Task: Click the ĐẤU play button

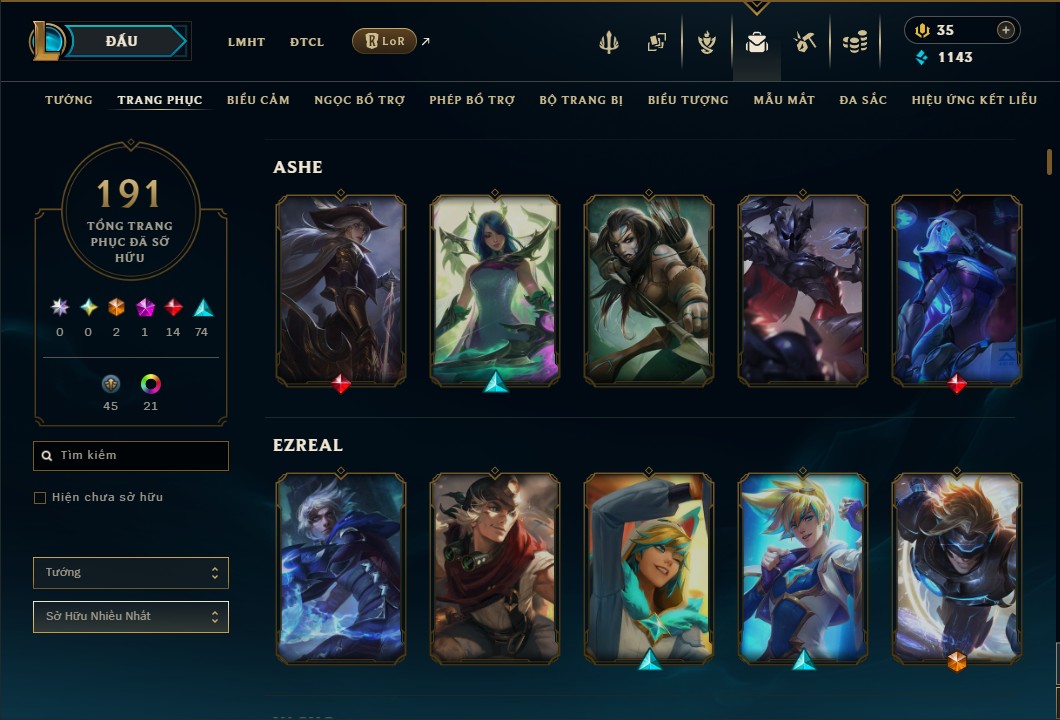Action: click(x=123, y=41)
